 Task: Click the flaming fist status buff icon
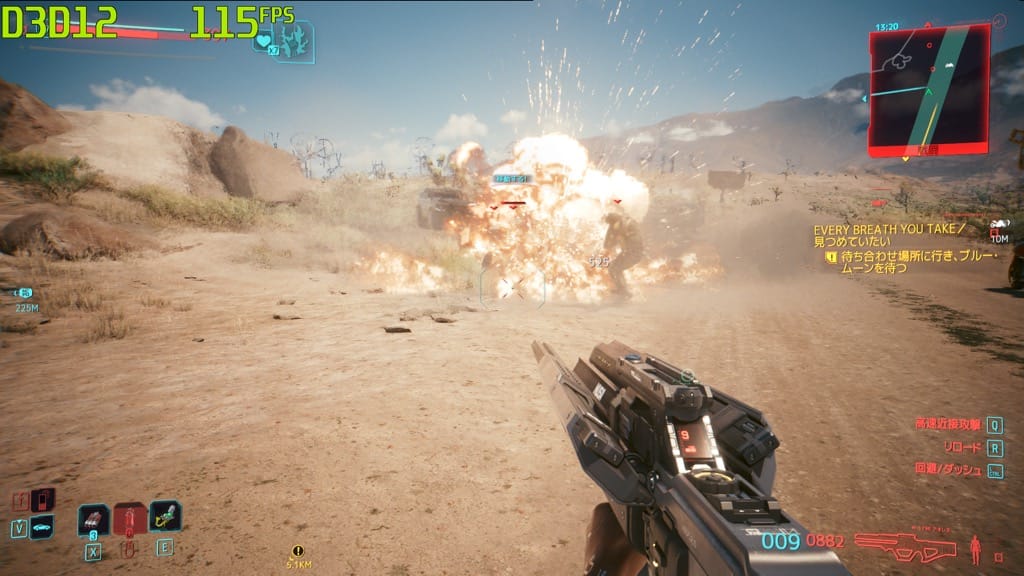tap(294, 42)
